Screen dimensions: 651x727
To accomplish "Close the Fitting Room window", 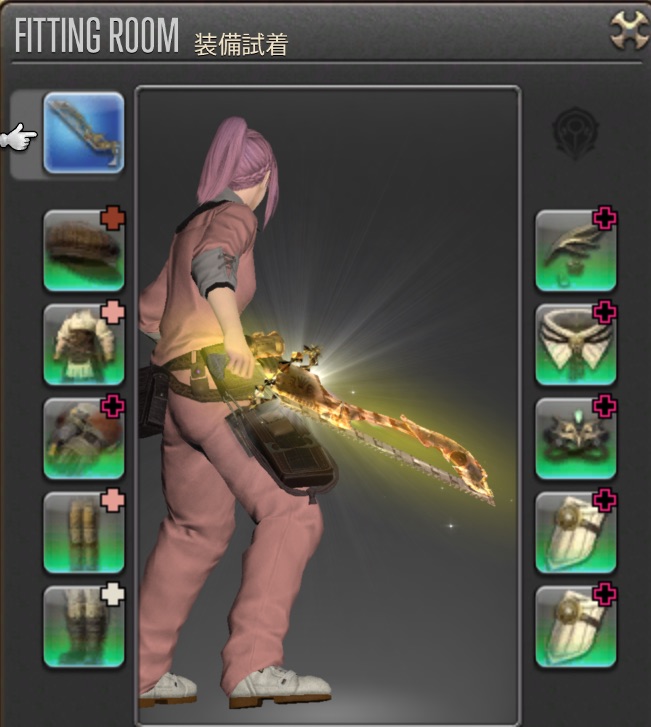I will pyautogui.click(x=629, y=30).
